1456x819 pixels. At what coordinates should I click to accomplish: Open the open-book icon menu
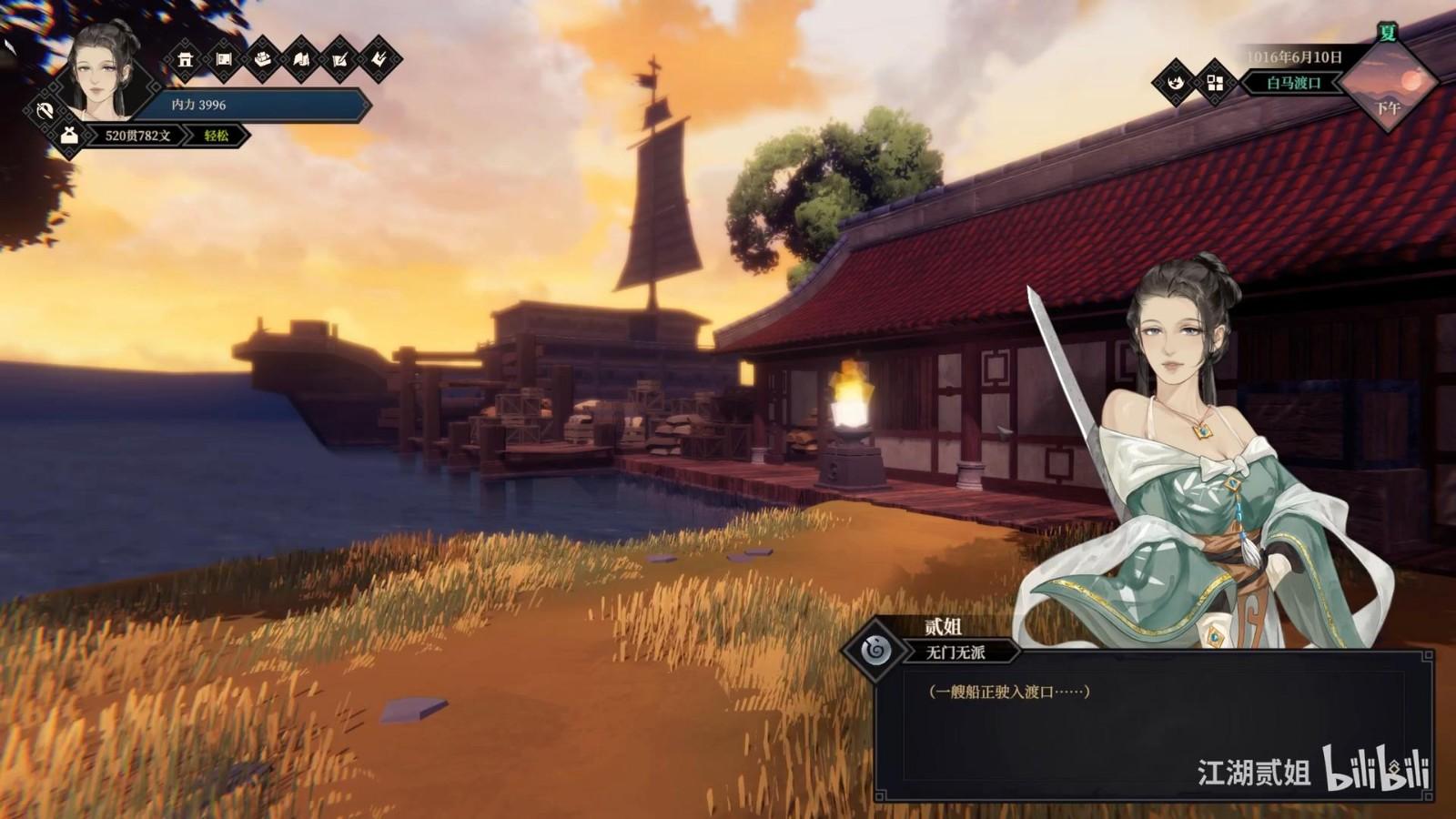coord(301,60)
